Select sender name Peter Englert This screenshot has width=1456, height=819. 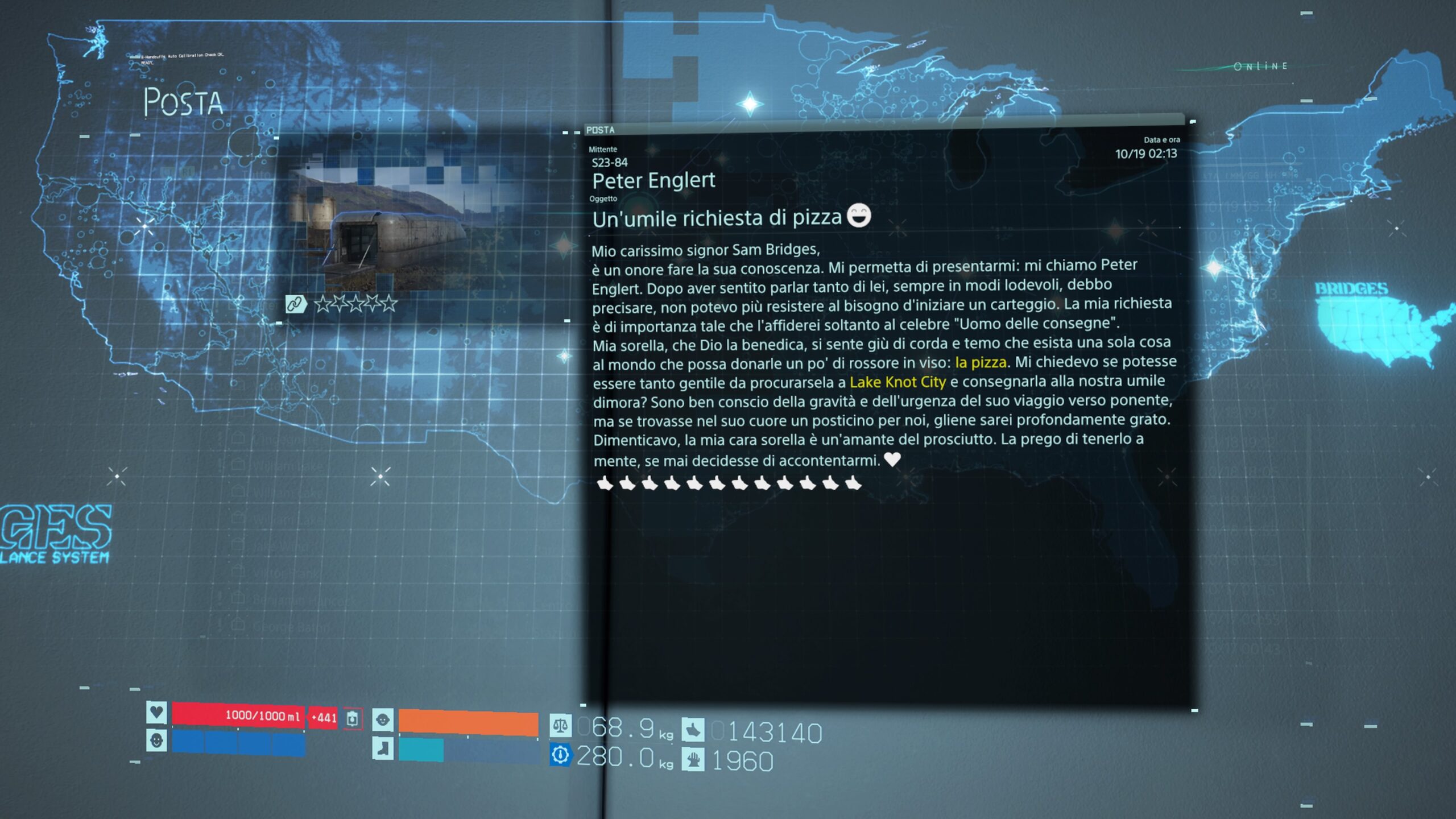point(653,181)
